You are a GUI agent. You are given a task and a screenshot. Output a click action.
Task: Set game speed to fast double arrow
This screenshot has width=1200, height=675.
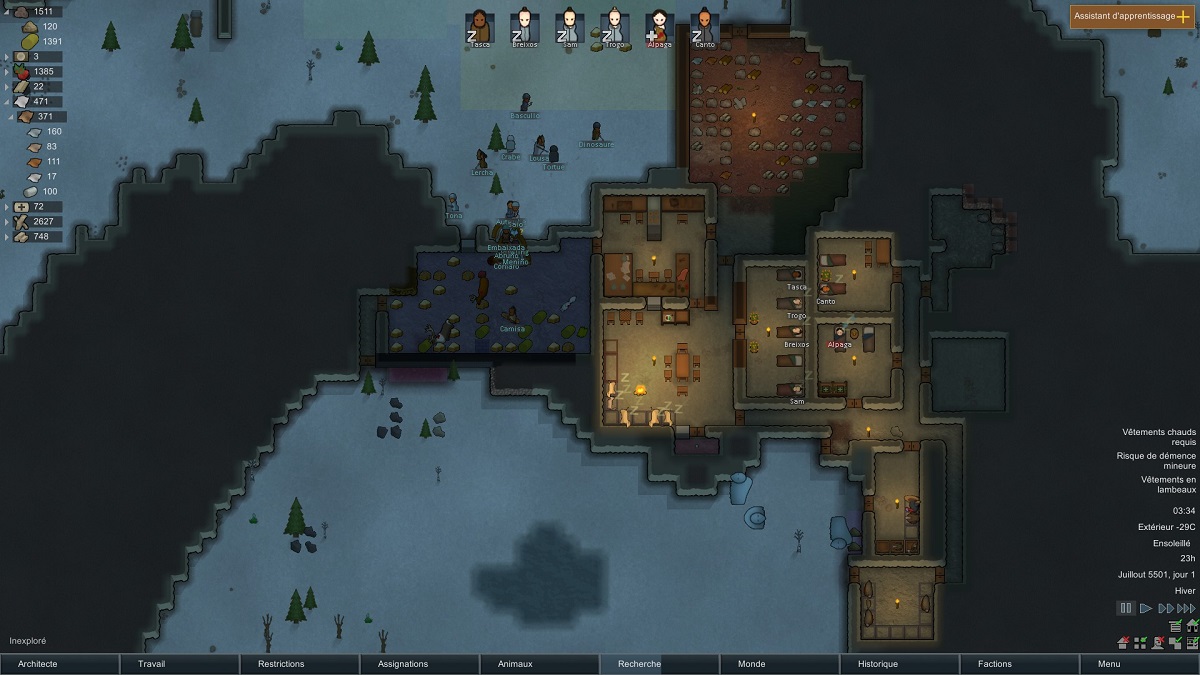pyautogui.click(x=1165, y=608)
